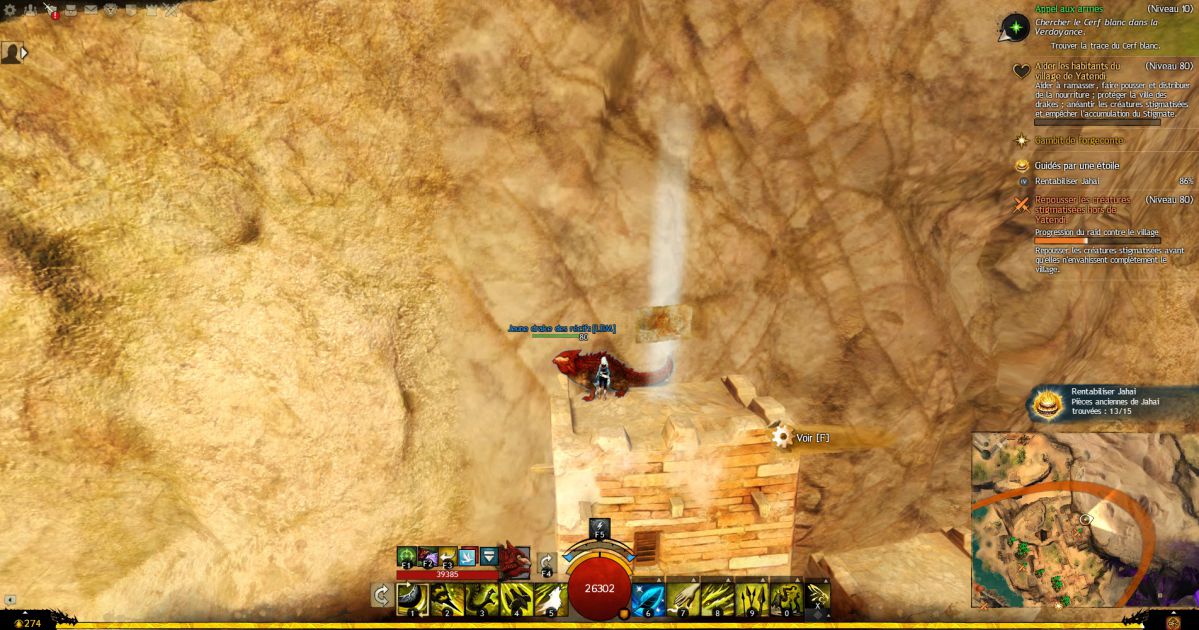This screenshot has height=630, width=1199.
Task: Activate the spears utility skill 9
Action: click(752, 598)
